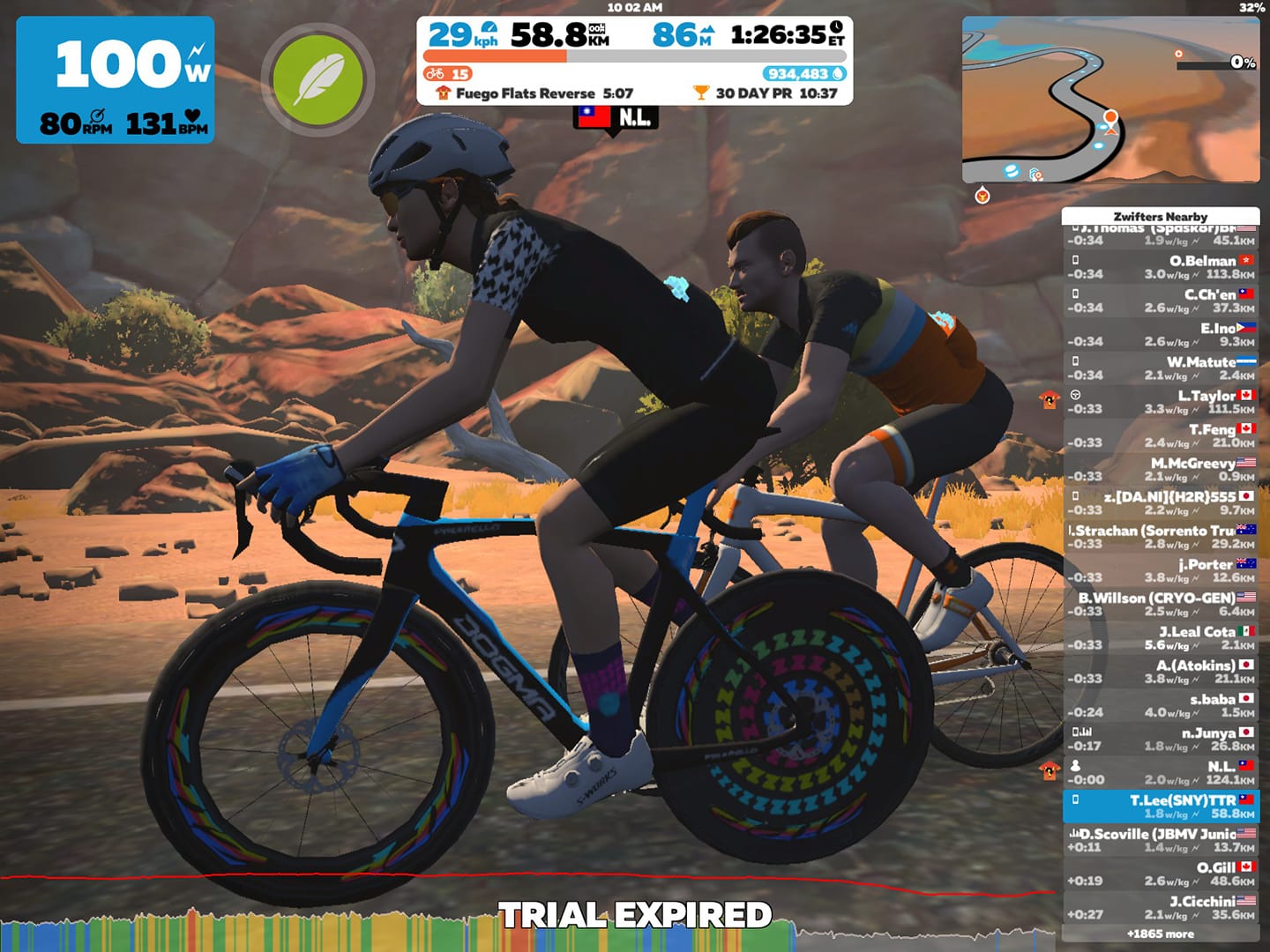Select j.Porter in the nearby list
Image resolution: width=1270 pixels, height=952 pixels.
[1161, 570]
